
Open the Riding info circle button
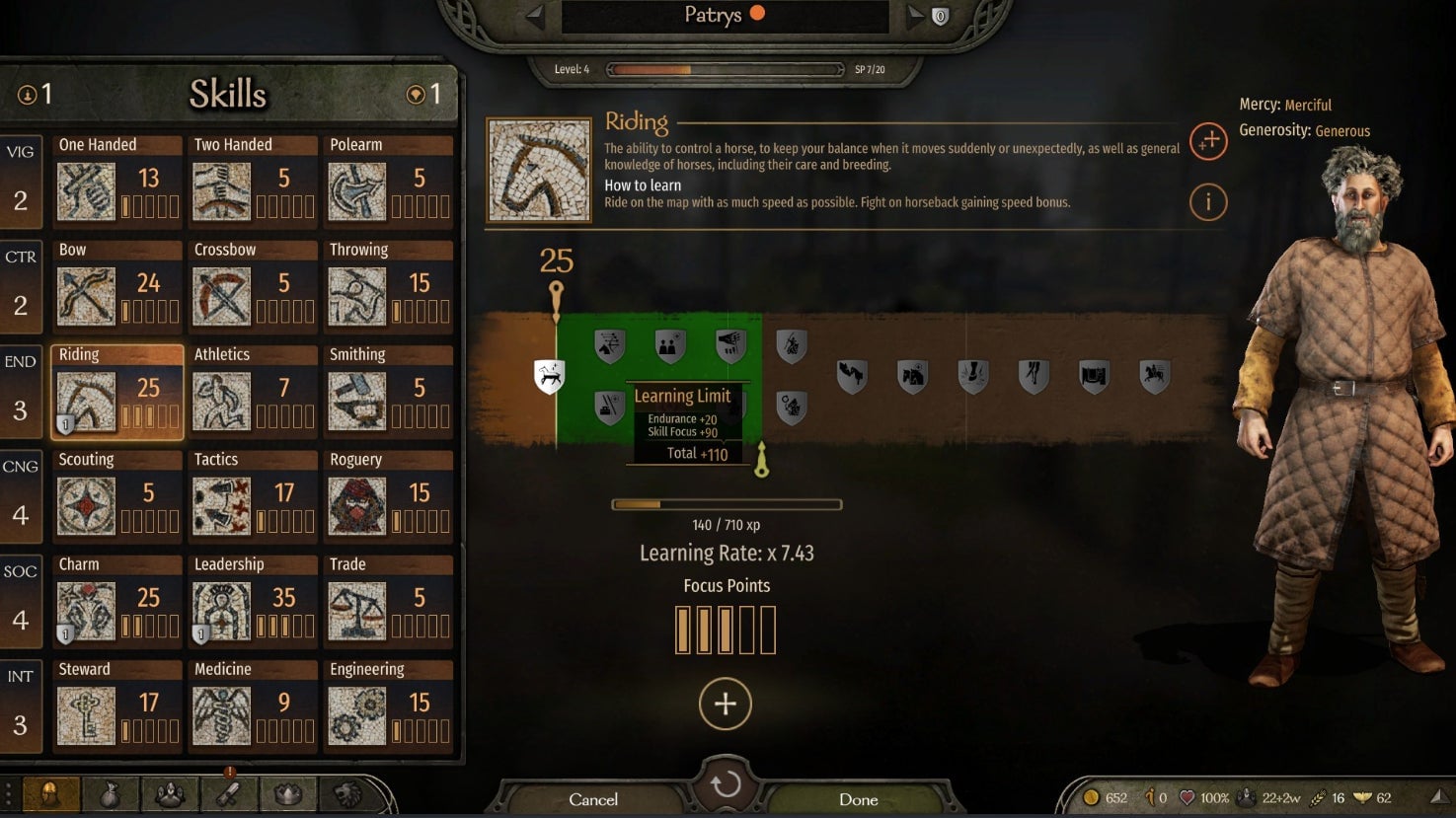(1207, 202)
